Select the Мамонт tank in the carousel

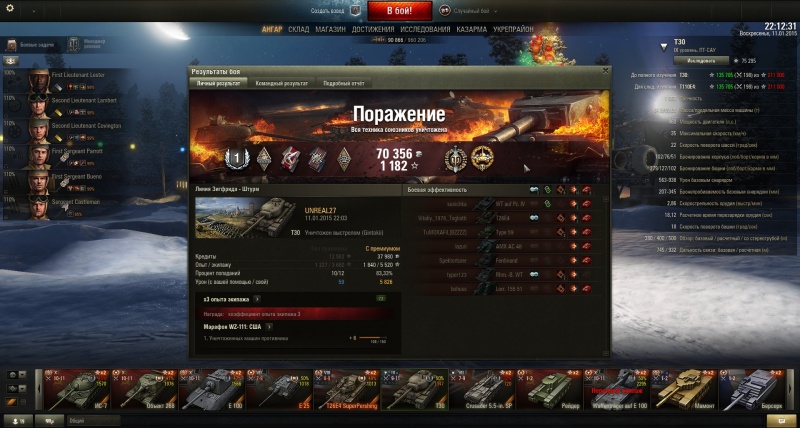pyautogui.click(x=686, y=390)
